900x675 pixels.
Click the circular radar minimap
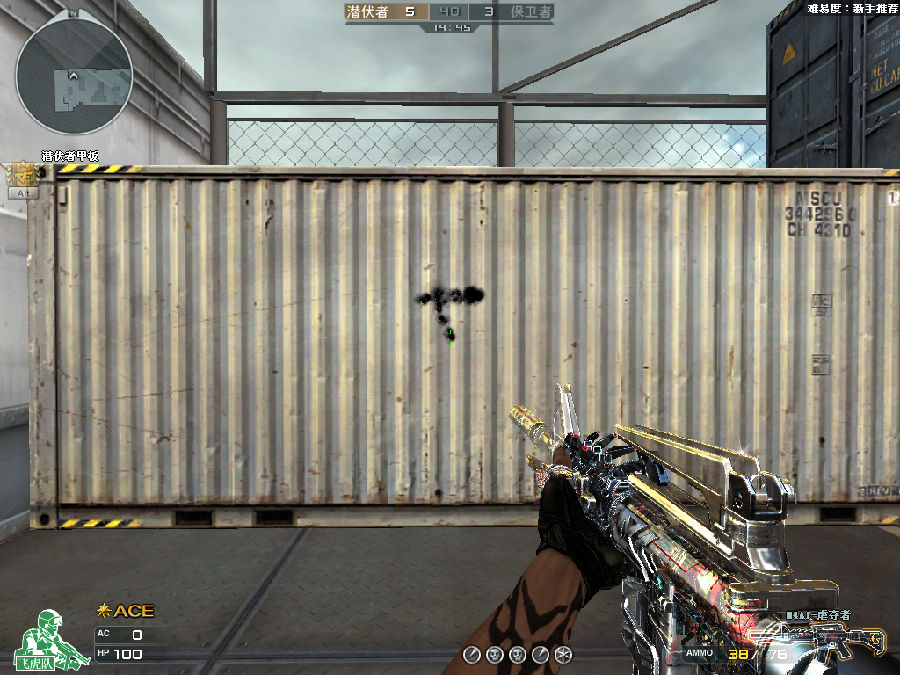click(x=75, y=78)
